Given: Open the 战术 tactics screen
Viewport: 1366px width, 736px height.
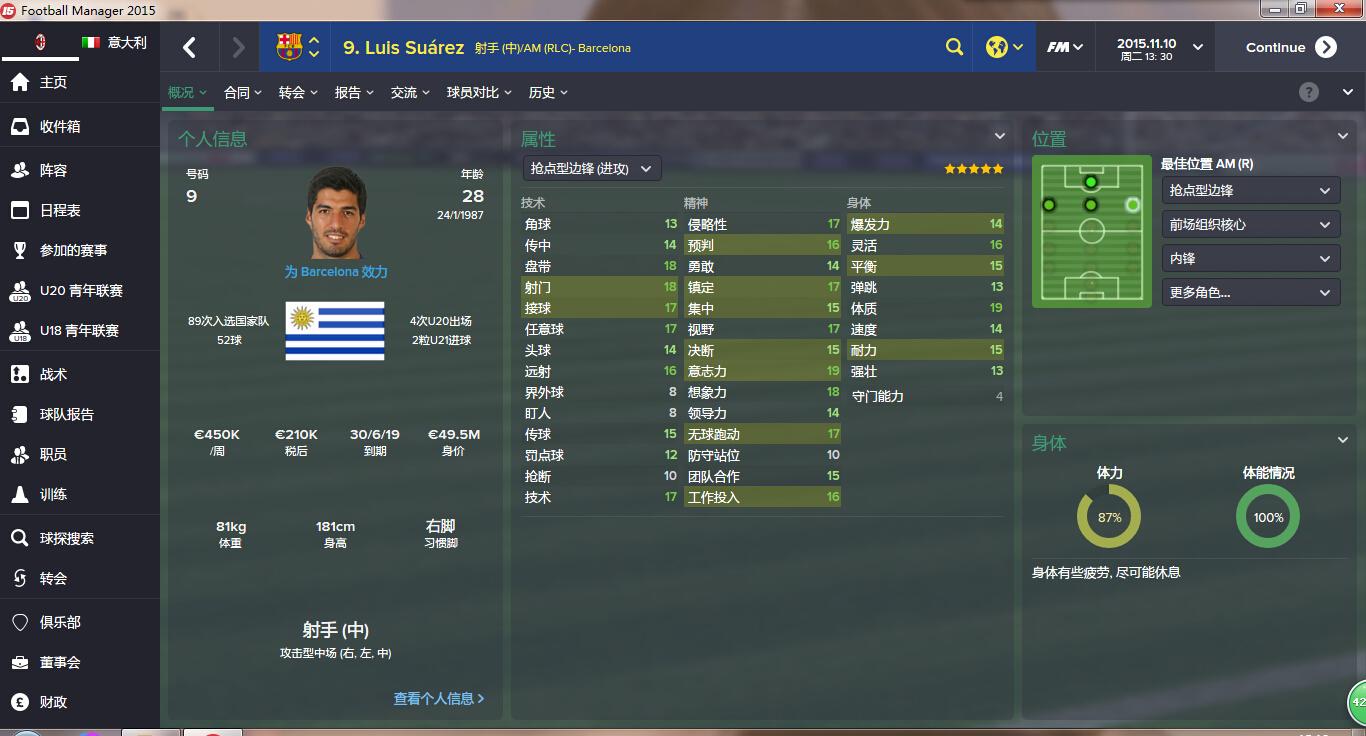Looking at the screenshot, I should coord(53,375).
